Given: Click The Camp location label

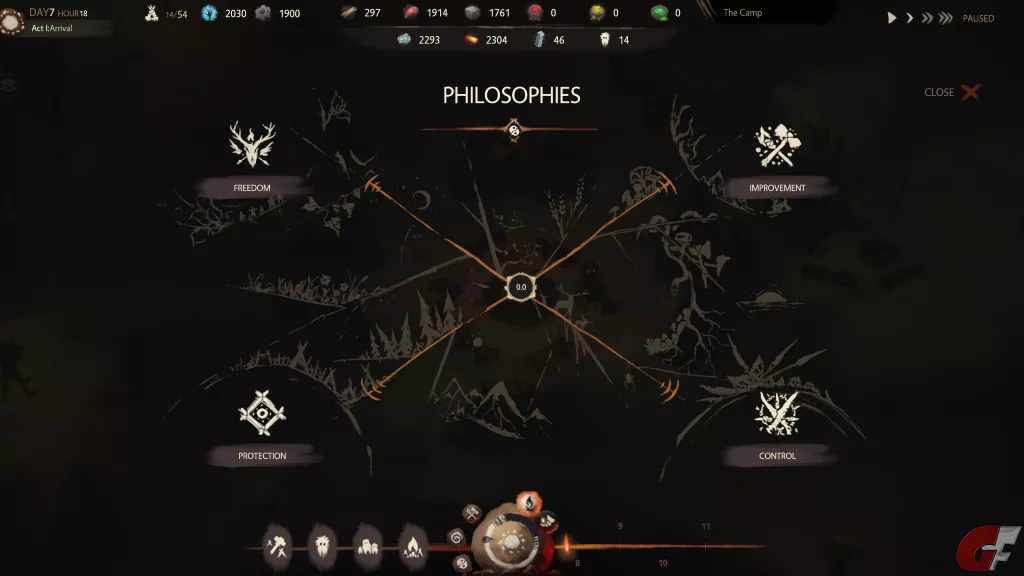Looking at the screenshot, I should point(742,13).
